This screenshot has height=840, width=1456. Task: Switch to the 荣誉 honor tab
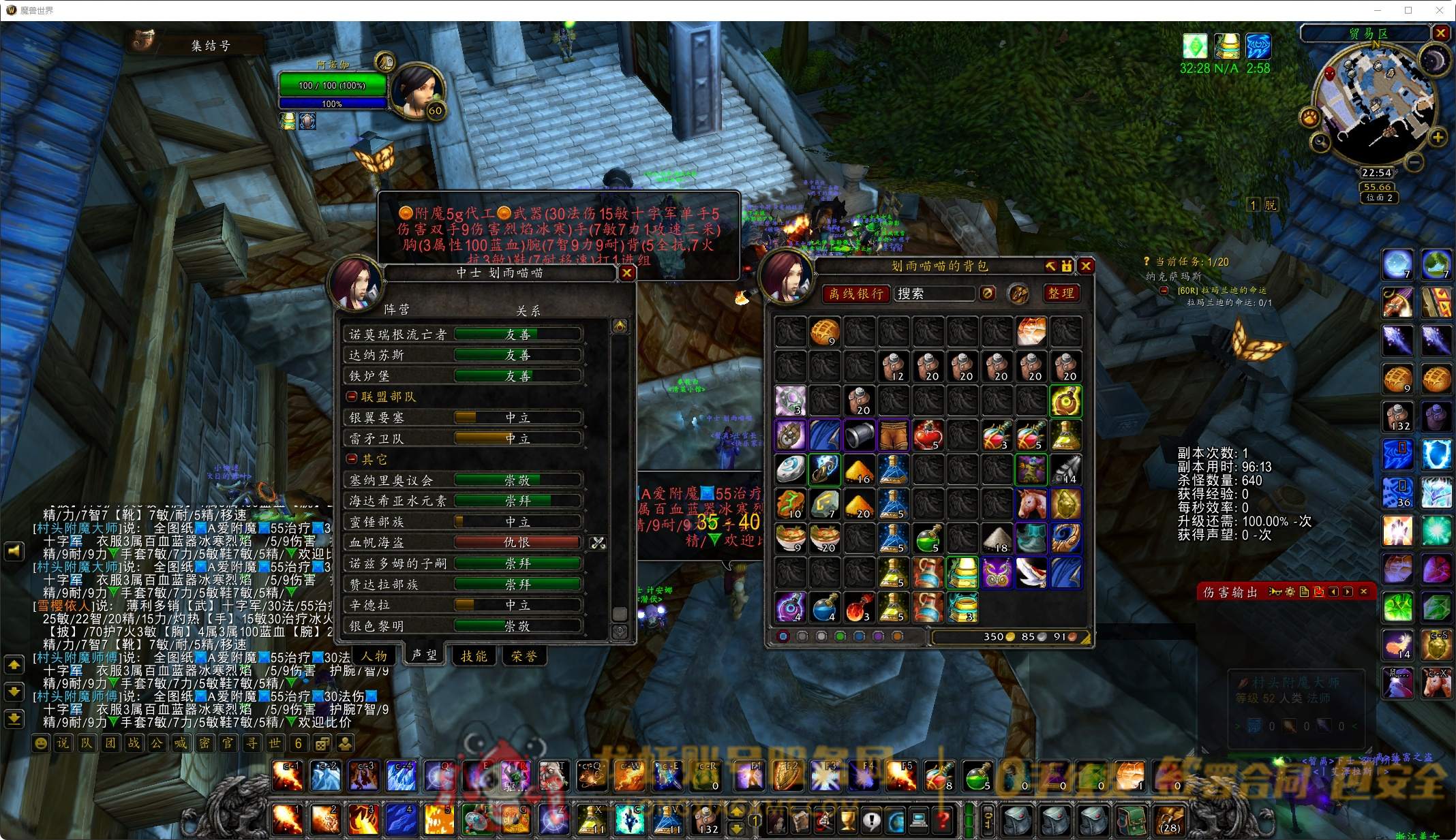click(x=524, y=656)
